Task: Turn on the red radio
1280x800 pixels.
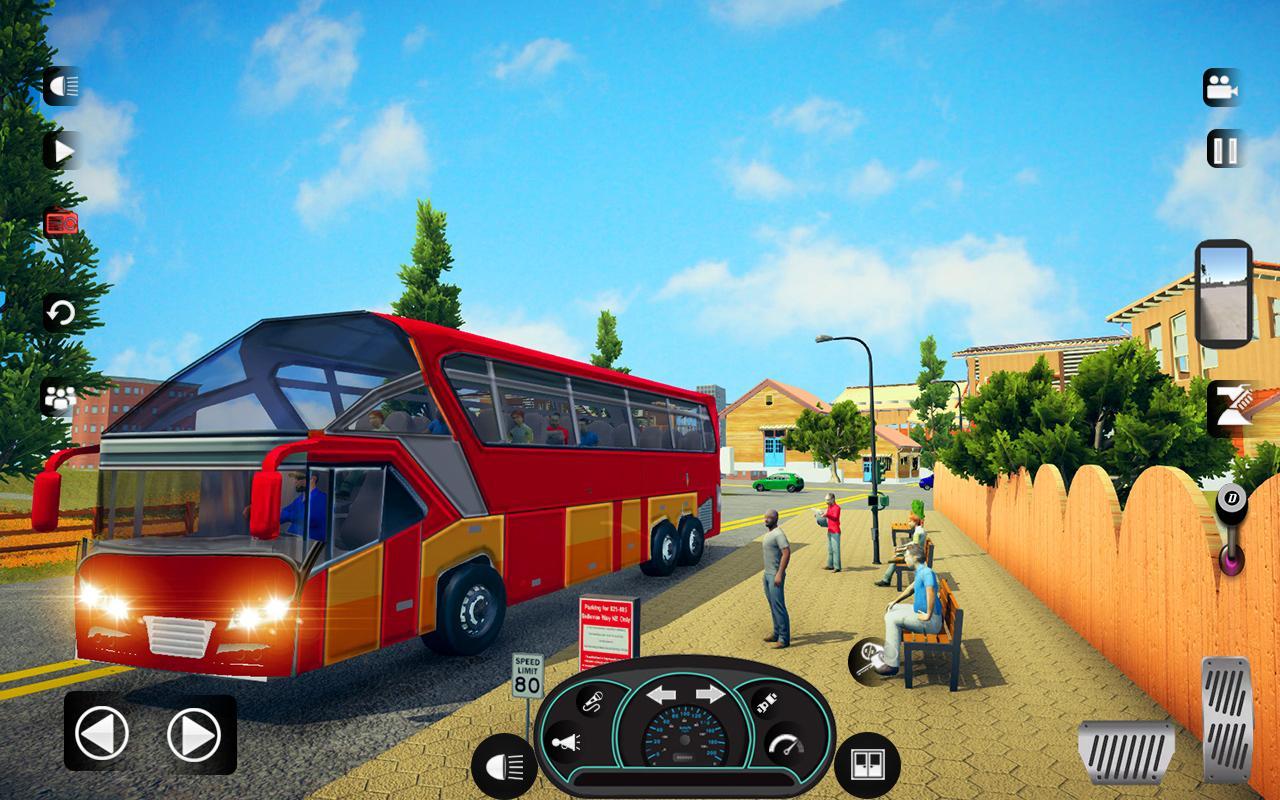Action: coord(61,223)
